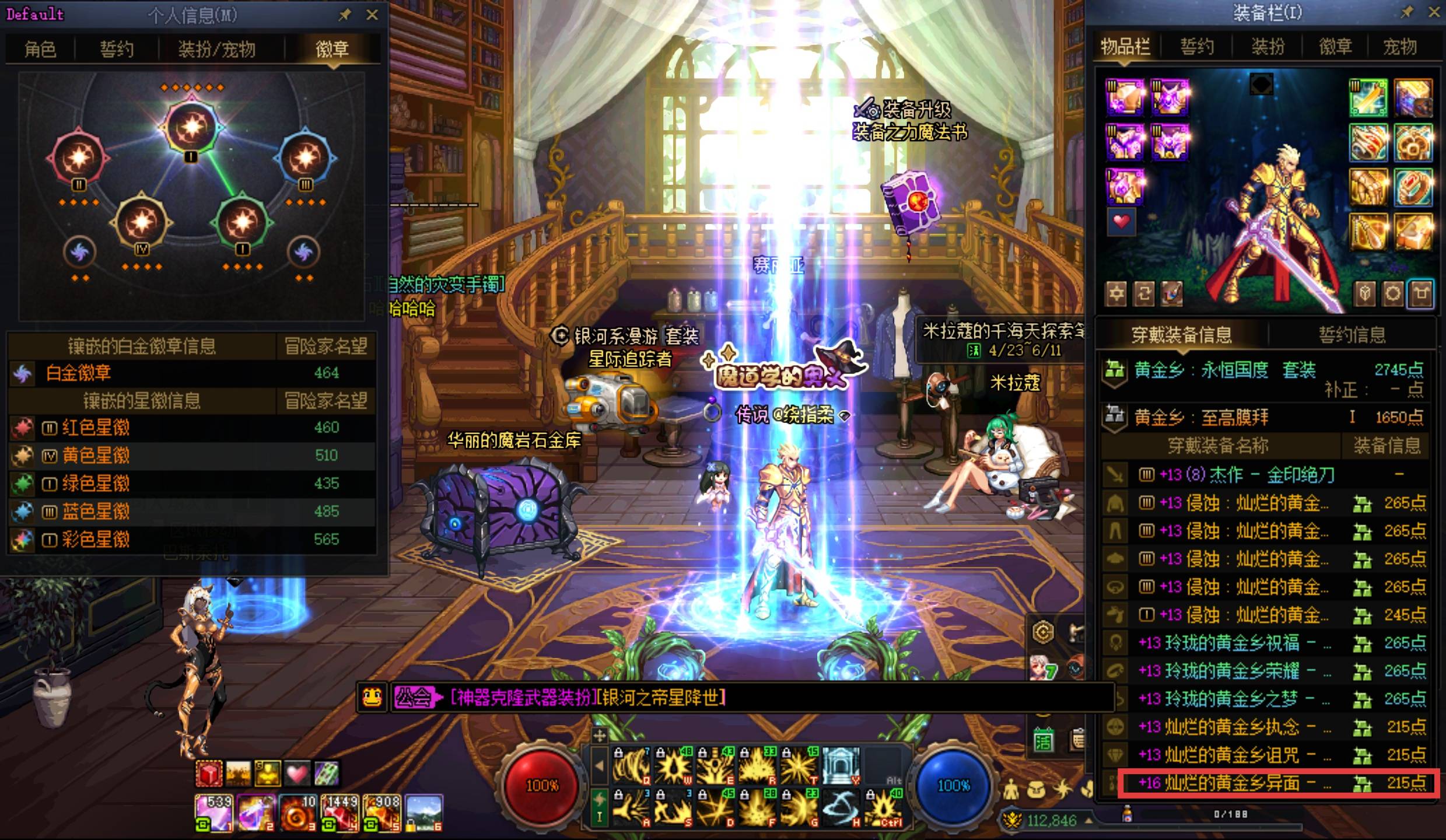Screen dimensions: 1446x840
Task: Pin the 装备栏 panel
Action: (x=1407, y=12)
